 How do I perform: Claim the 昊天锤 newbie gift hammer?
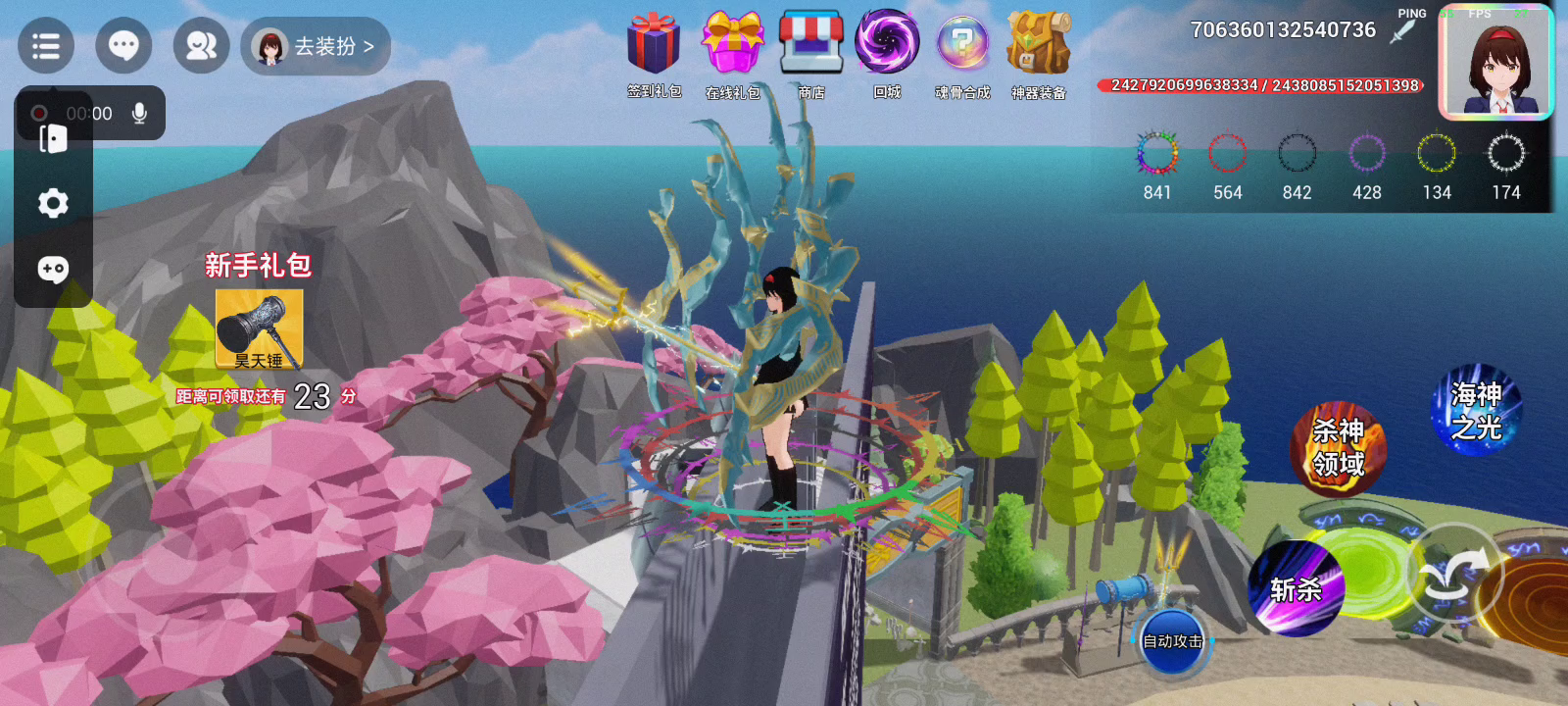(259, 328)
